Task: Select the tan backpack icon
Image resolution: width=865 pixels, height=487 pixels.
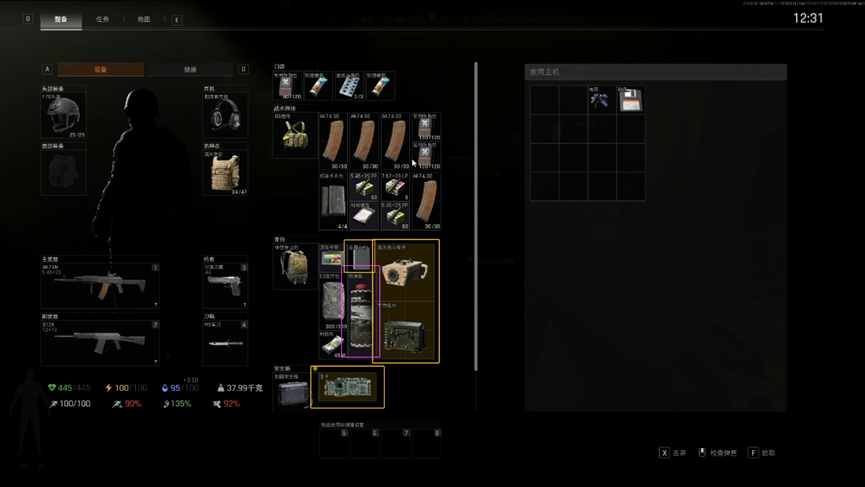Action: click(x=295, y=266)
